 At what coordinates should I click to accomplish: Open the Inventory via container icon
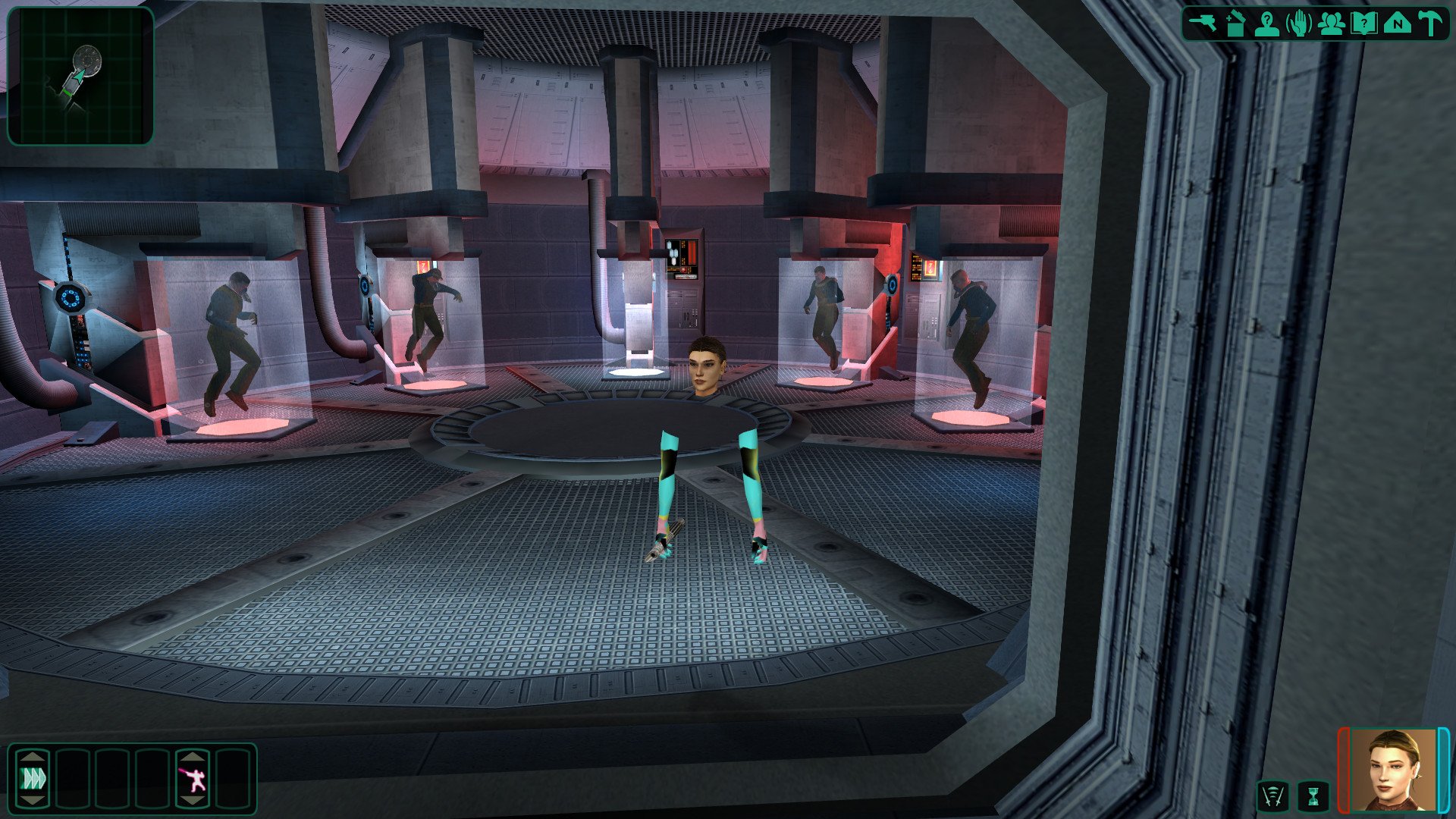click(1235, 24)
